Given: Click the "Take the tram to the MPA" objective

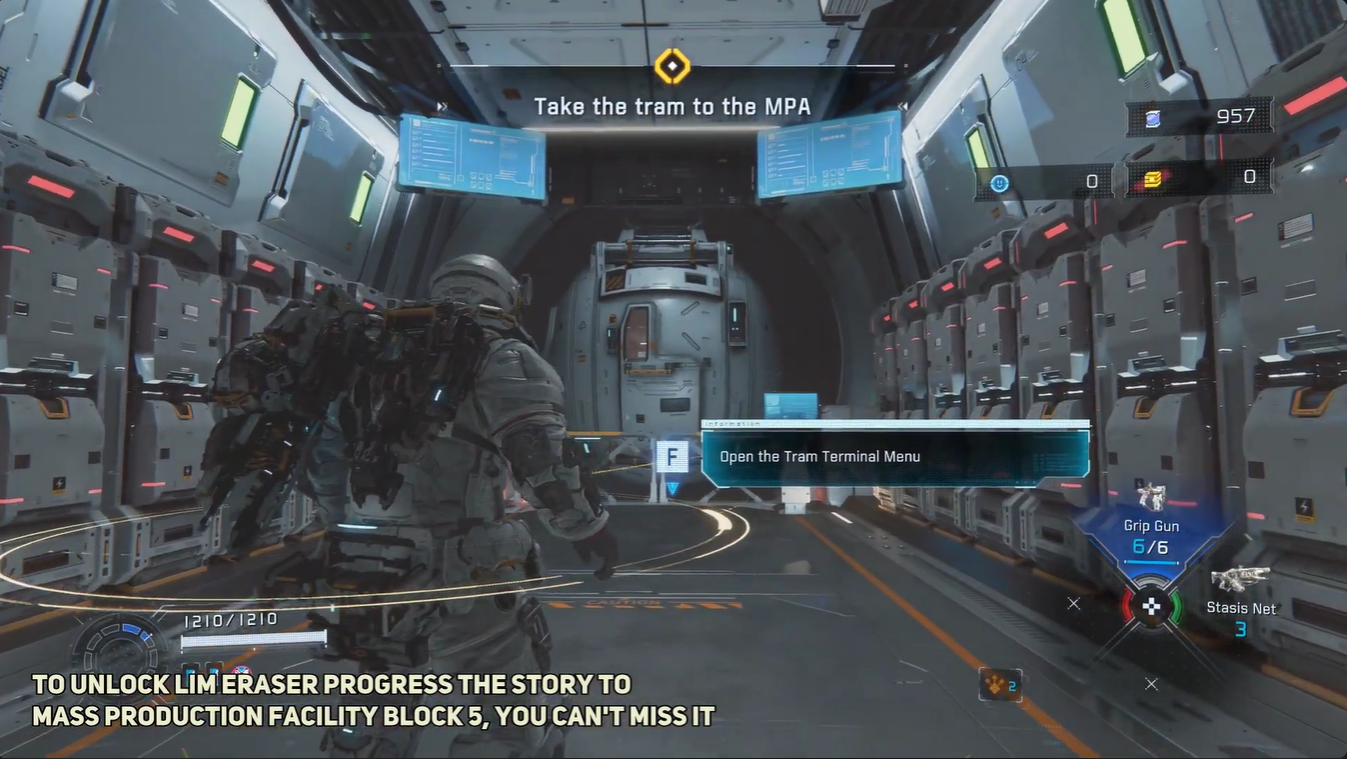Looking at the screenshot, I should [x=671, y=107].
